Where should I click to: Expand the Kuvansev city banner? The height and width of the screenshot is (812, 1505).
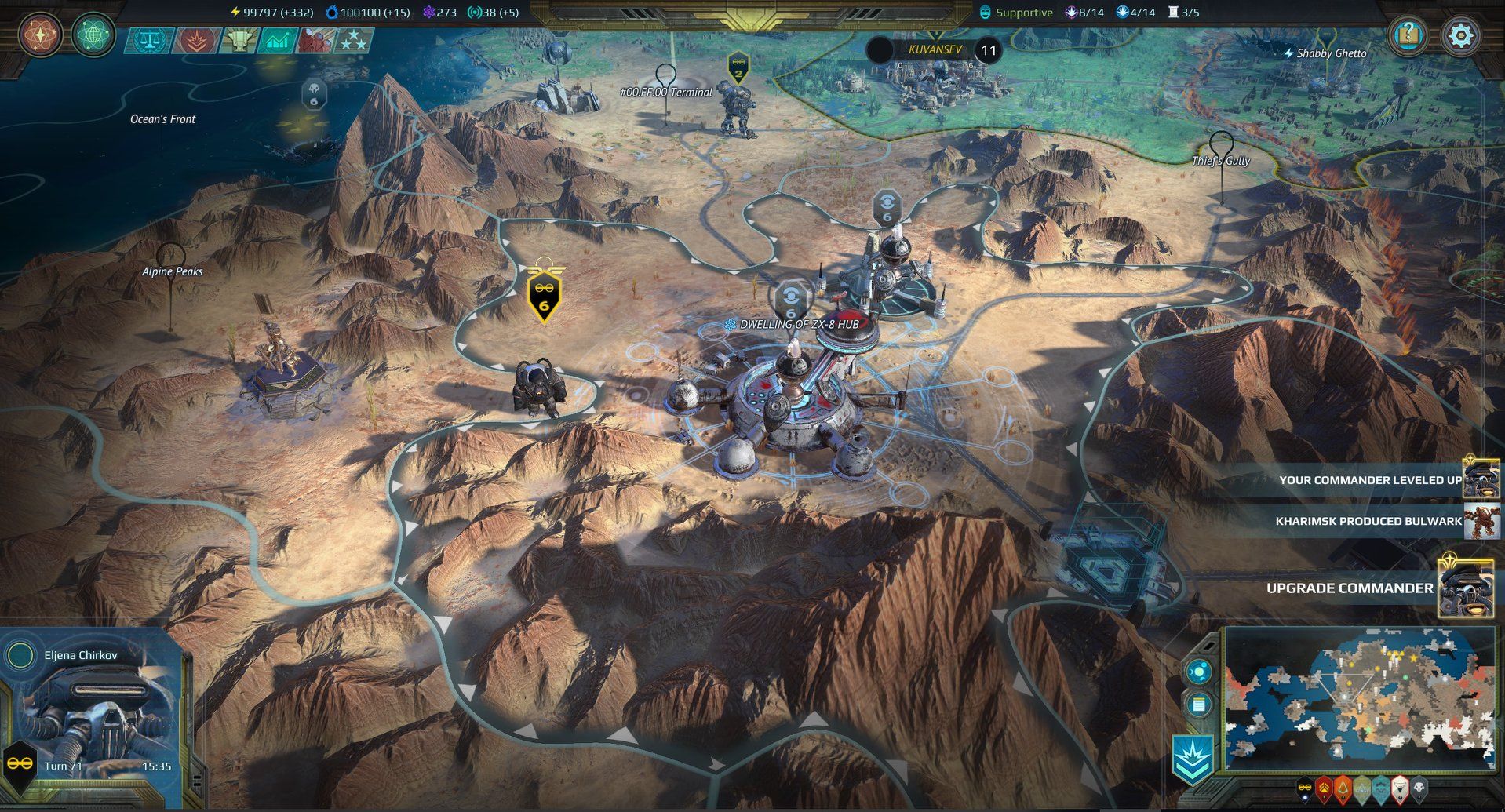click(x=935, y=49)
